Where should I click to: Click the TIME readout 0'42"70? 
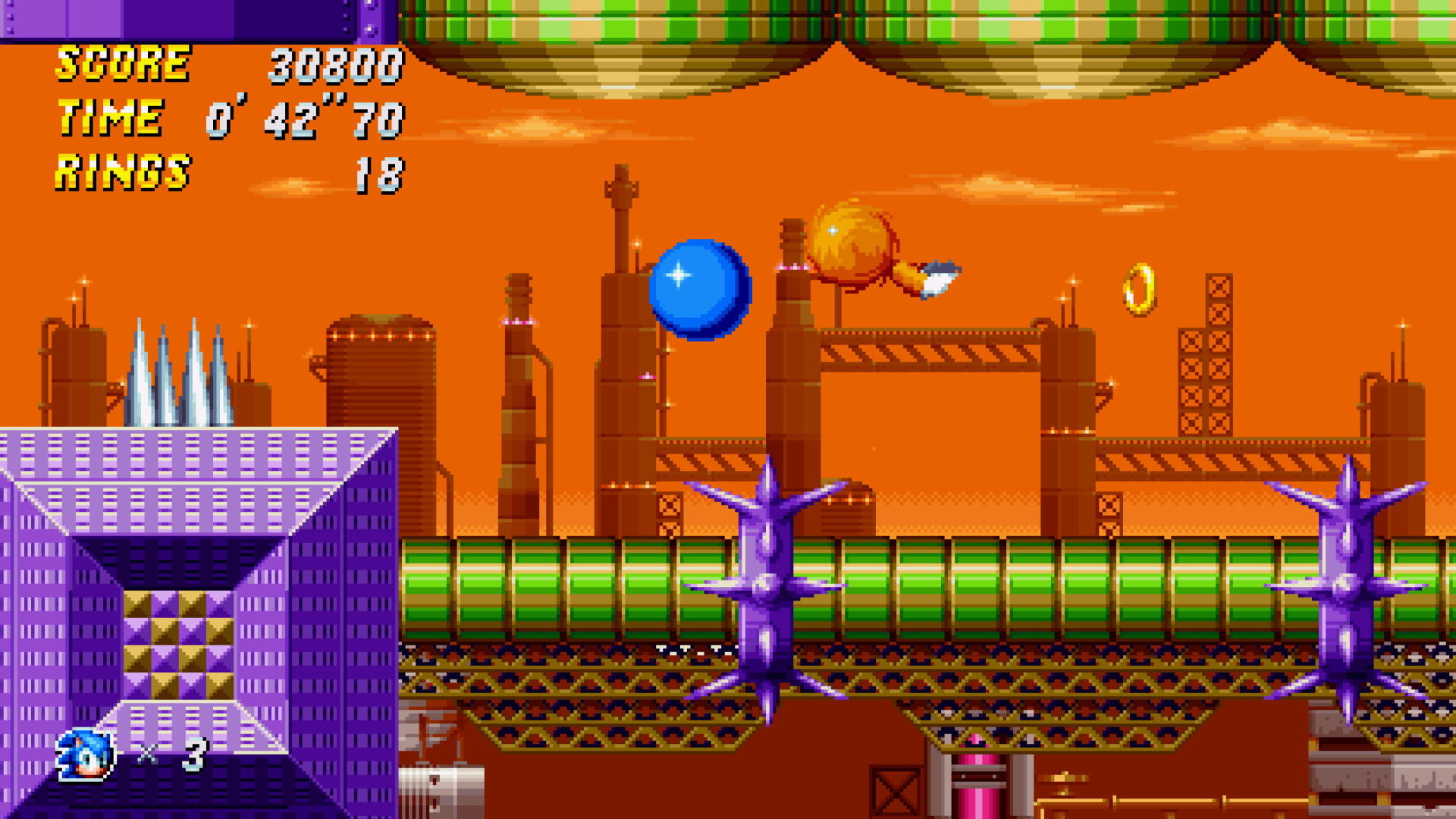coord(303,118)
